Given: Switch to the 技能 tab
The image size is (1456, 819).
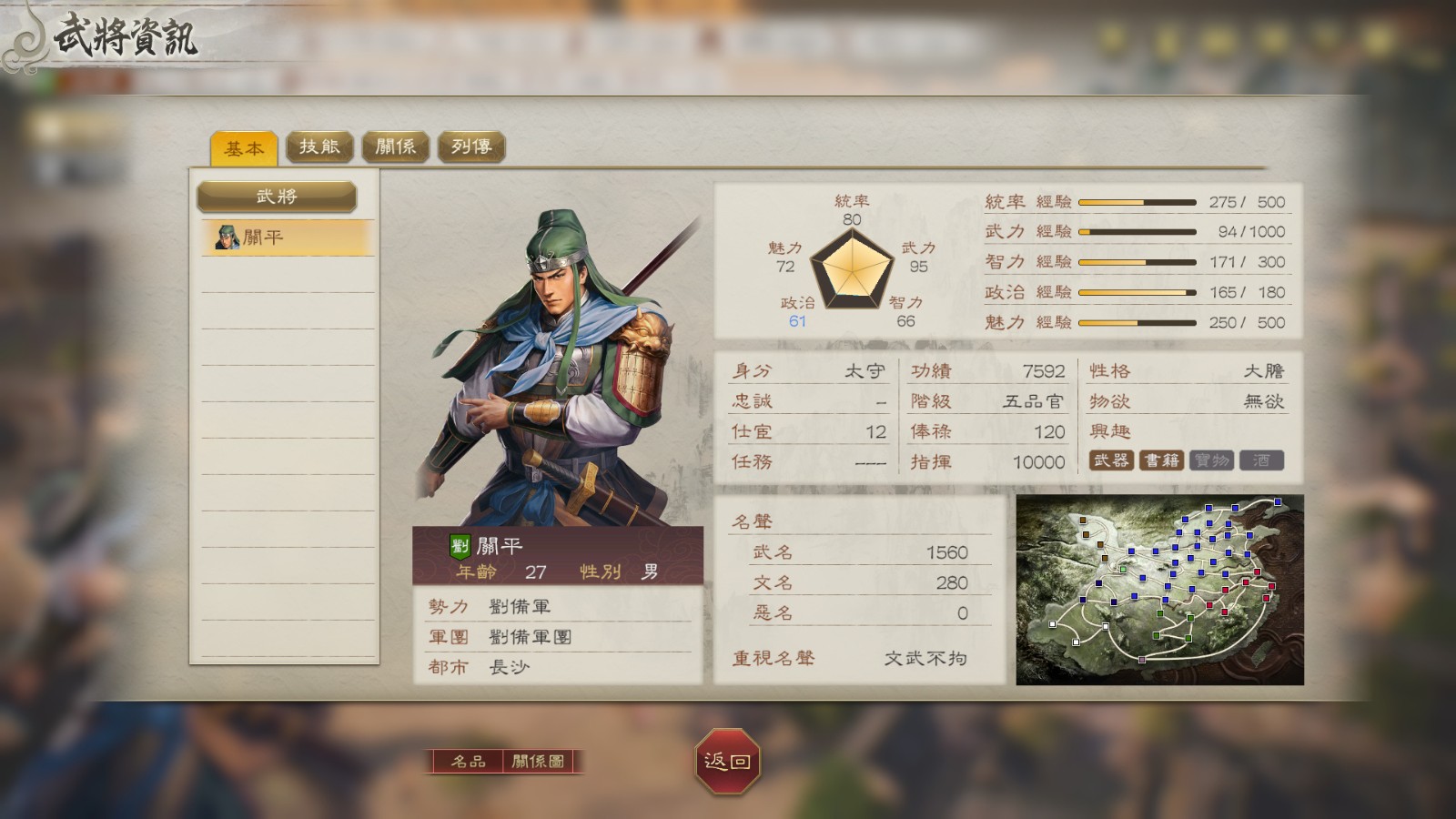Looking at the screenshot, I should (x=320, y=147).
